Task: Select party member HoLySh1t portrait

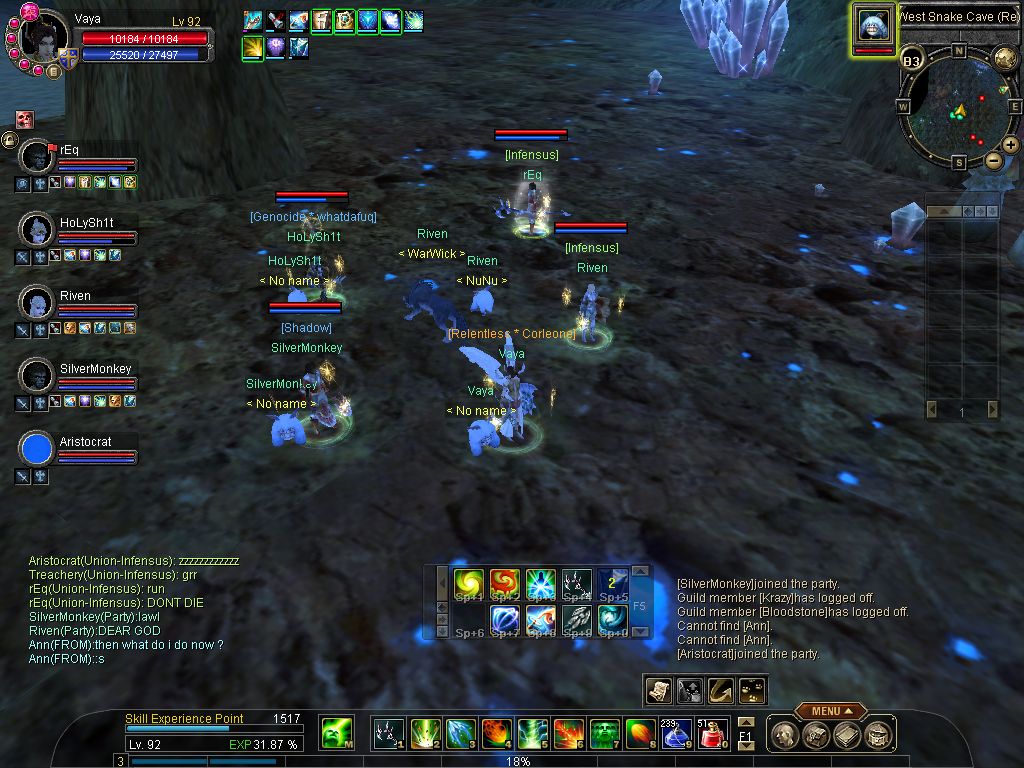Action: pos(36,229)
